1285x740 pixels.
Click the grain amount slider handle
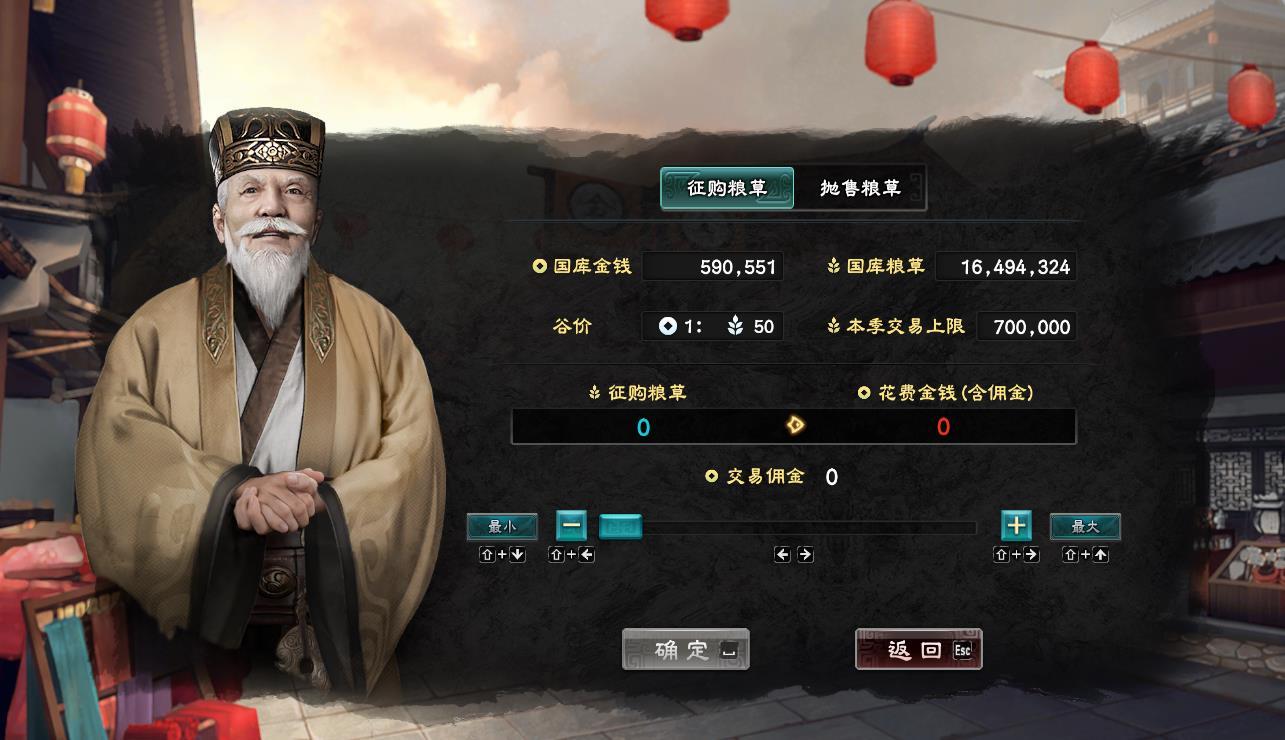coord(620,526)
